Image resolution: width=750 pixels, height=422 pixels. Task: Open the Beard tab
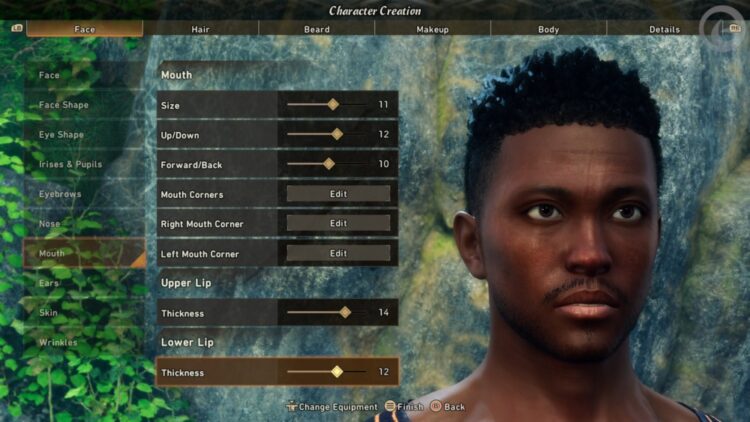[x=317, y=29]
